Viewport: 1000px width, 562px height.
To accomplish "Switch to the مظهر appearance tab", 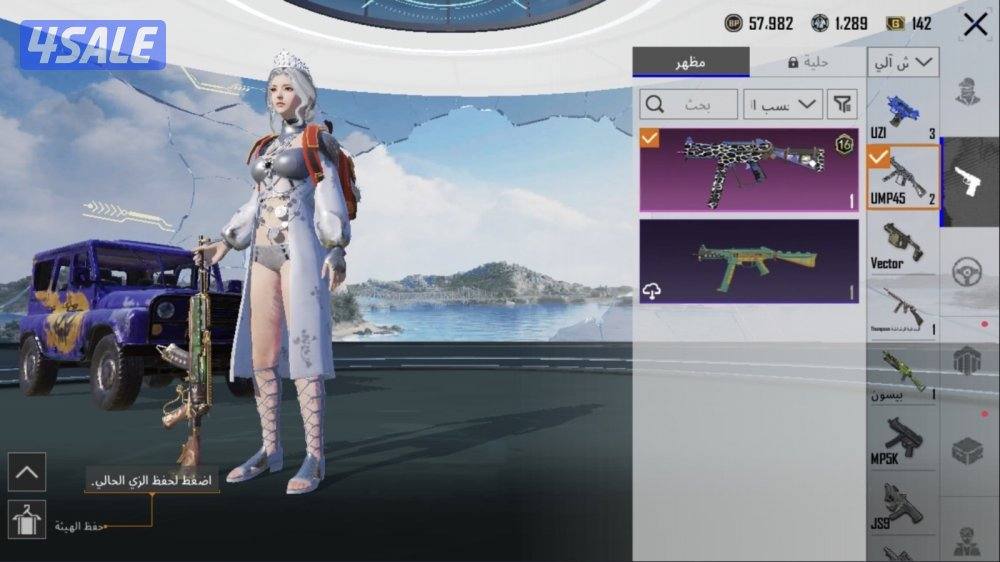I will [x=690, y=62].
